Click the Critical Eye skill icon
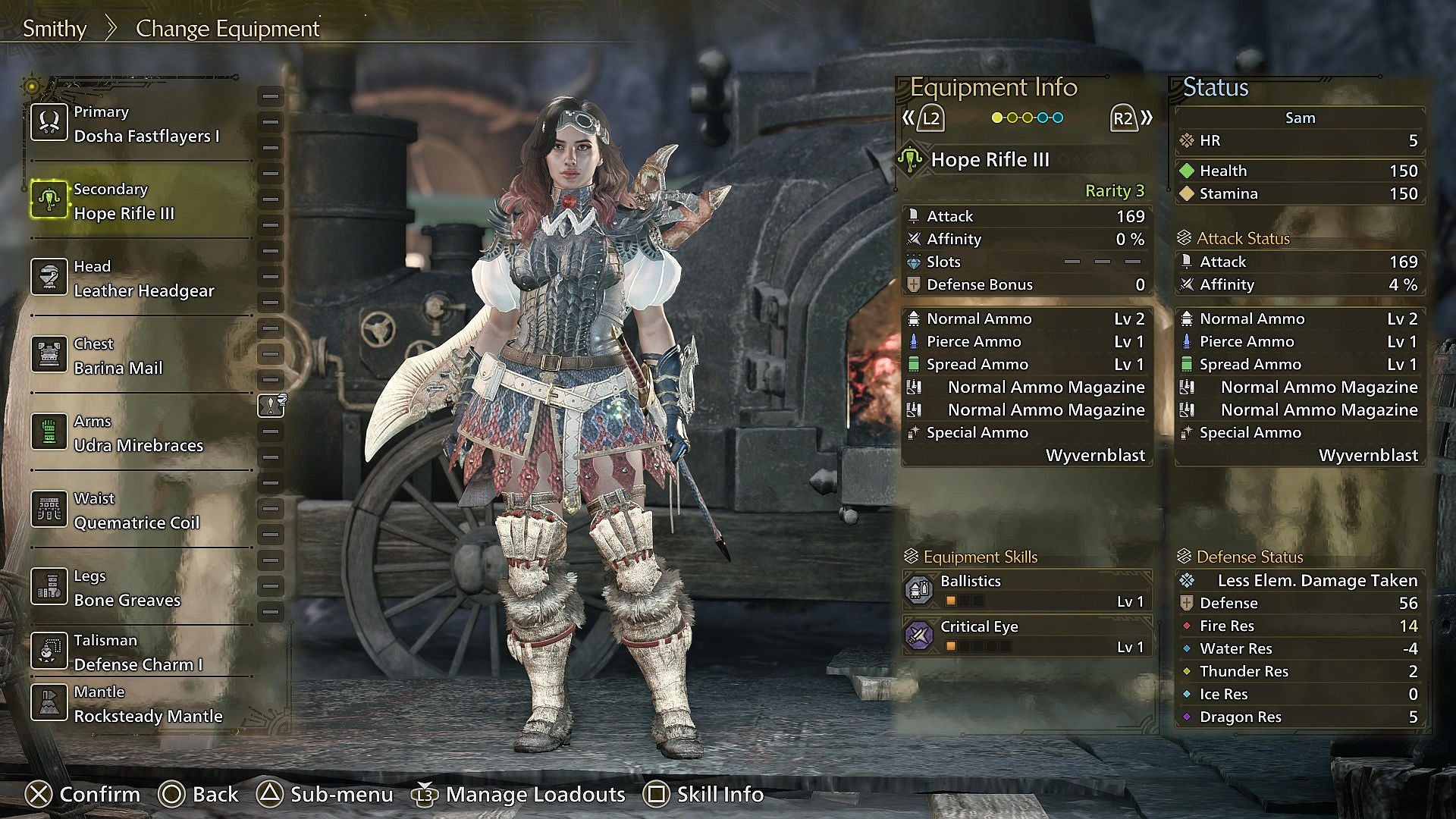This screenshot has width=1456, height=819. pyautogui.click(x=919, y=635)
